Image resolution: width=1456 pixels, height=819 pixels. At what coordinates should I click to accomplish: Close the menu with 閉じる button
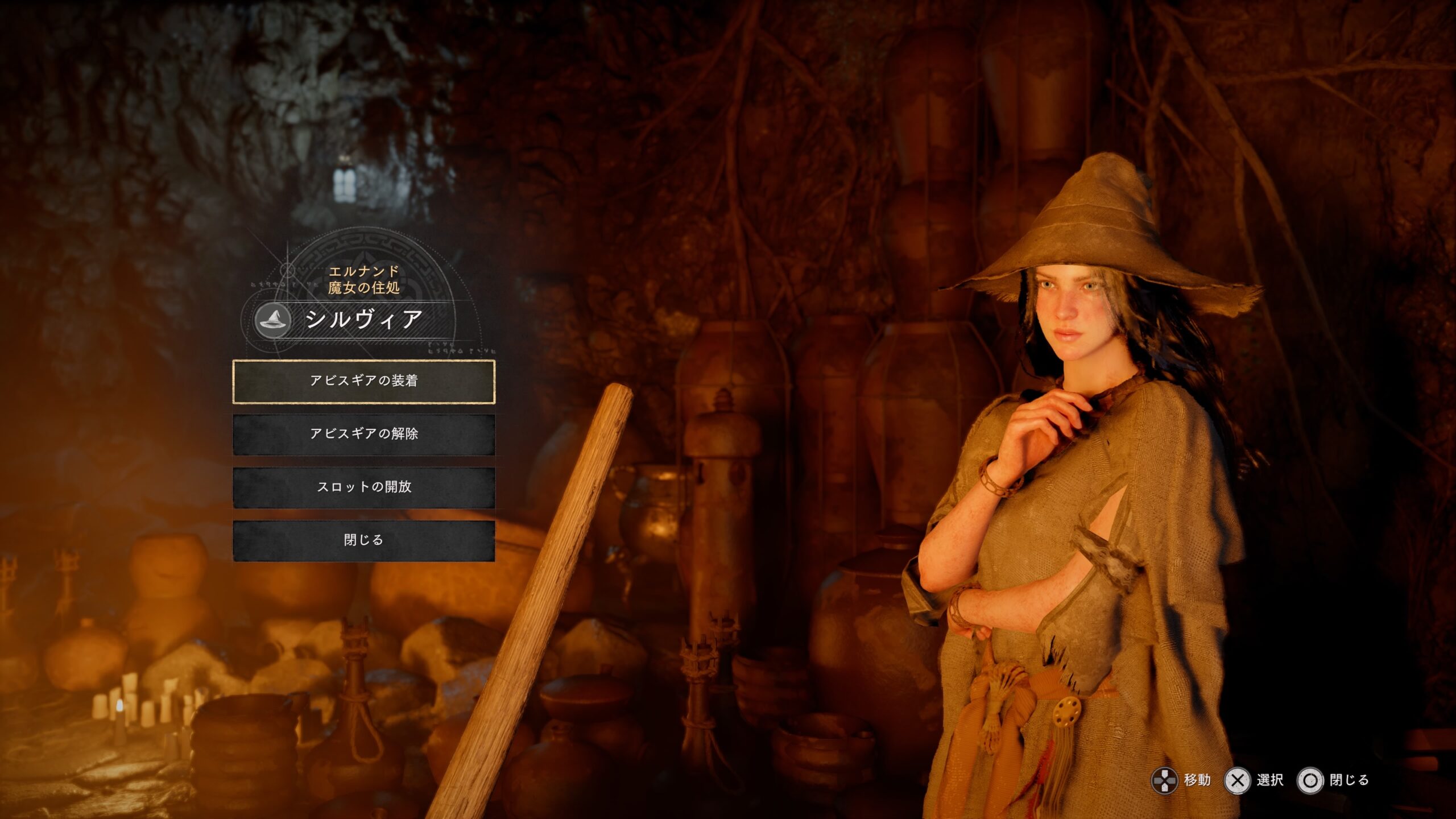click(x=364, y=540)
